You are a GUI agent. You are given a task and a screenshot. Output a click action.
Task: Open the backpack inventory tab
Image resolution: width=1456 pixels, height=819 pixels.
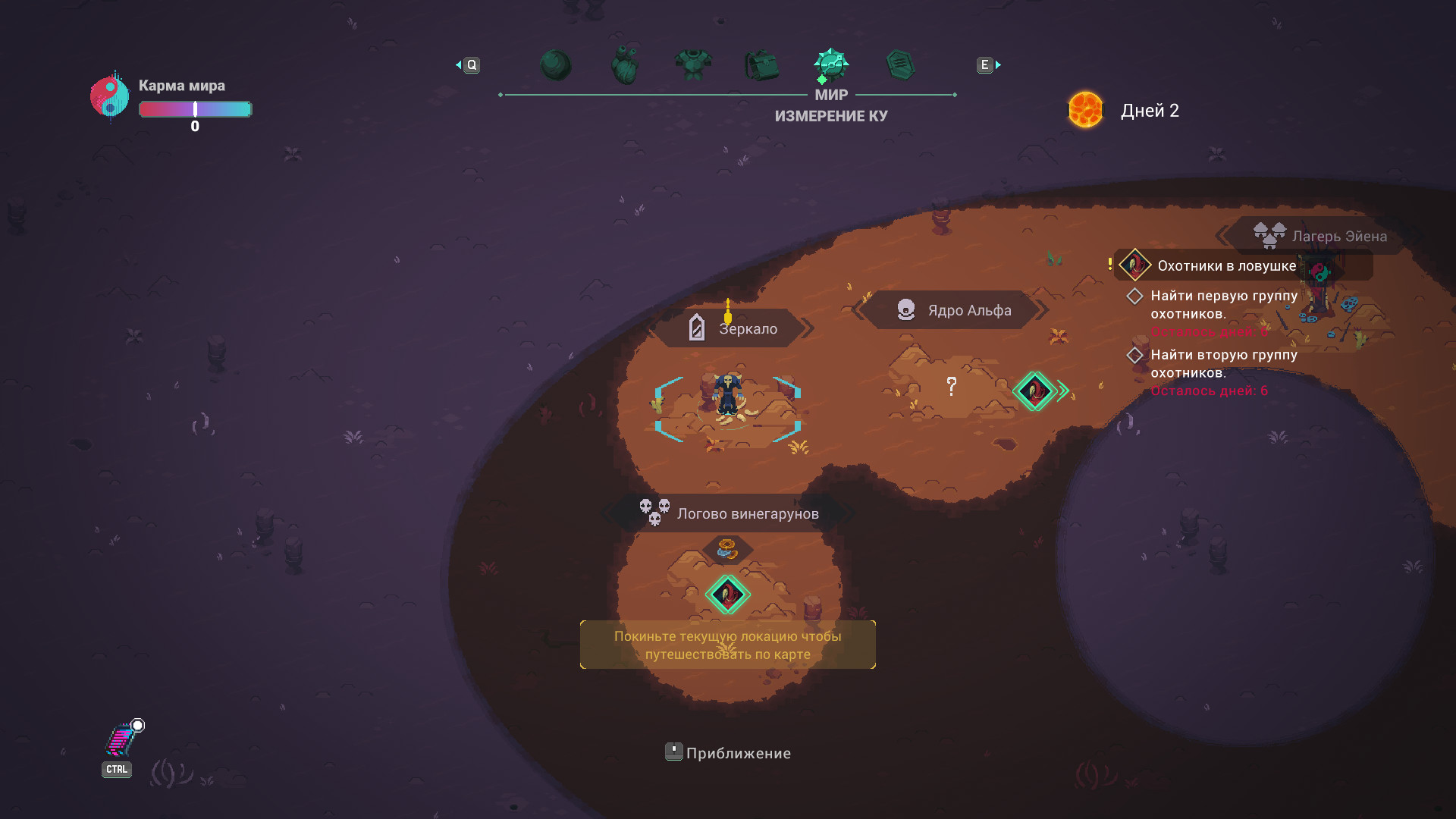tap(762, 65)
